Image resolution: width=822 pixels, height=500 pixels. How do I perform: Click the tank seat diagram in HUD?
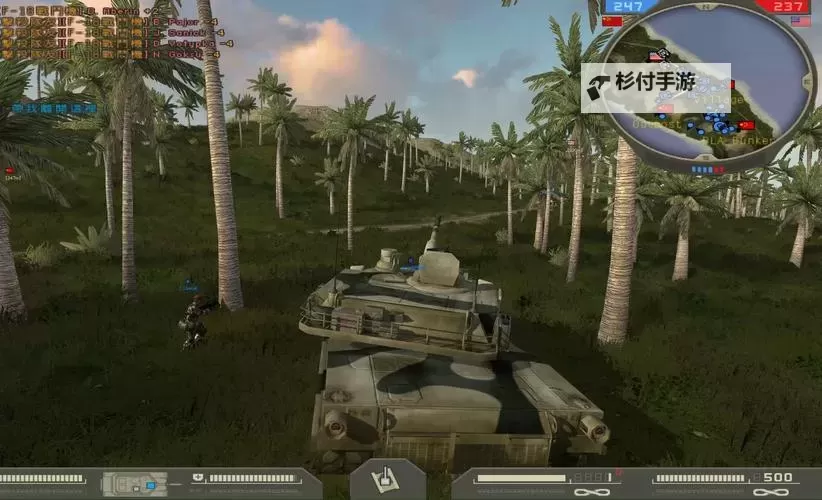pyautogui.click(x=134, y=484)
